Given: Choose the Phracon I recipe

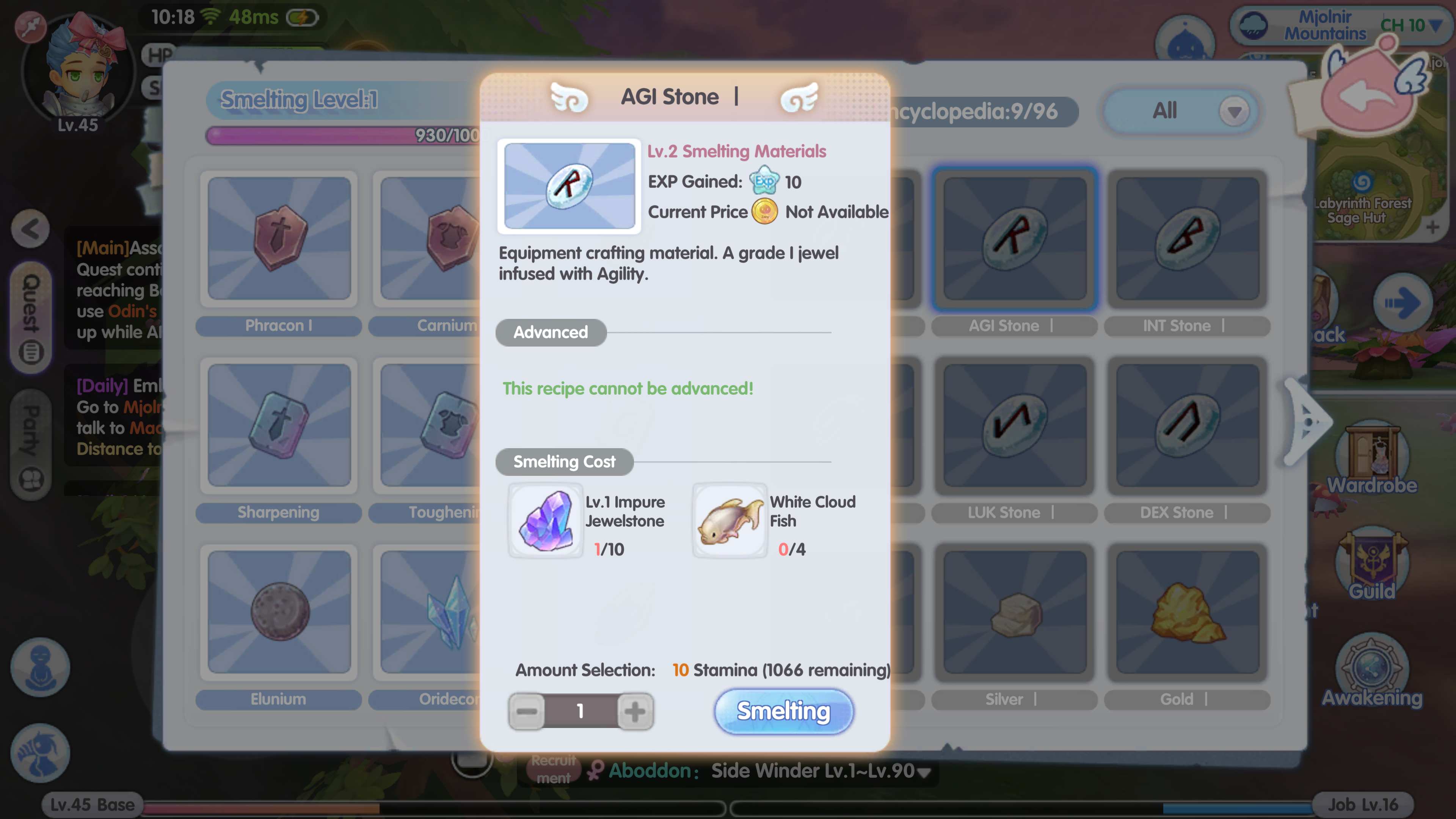Looking at the screenshot, I should click(279, 238).
